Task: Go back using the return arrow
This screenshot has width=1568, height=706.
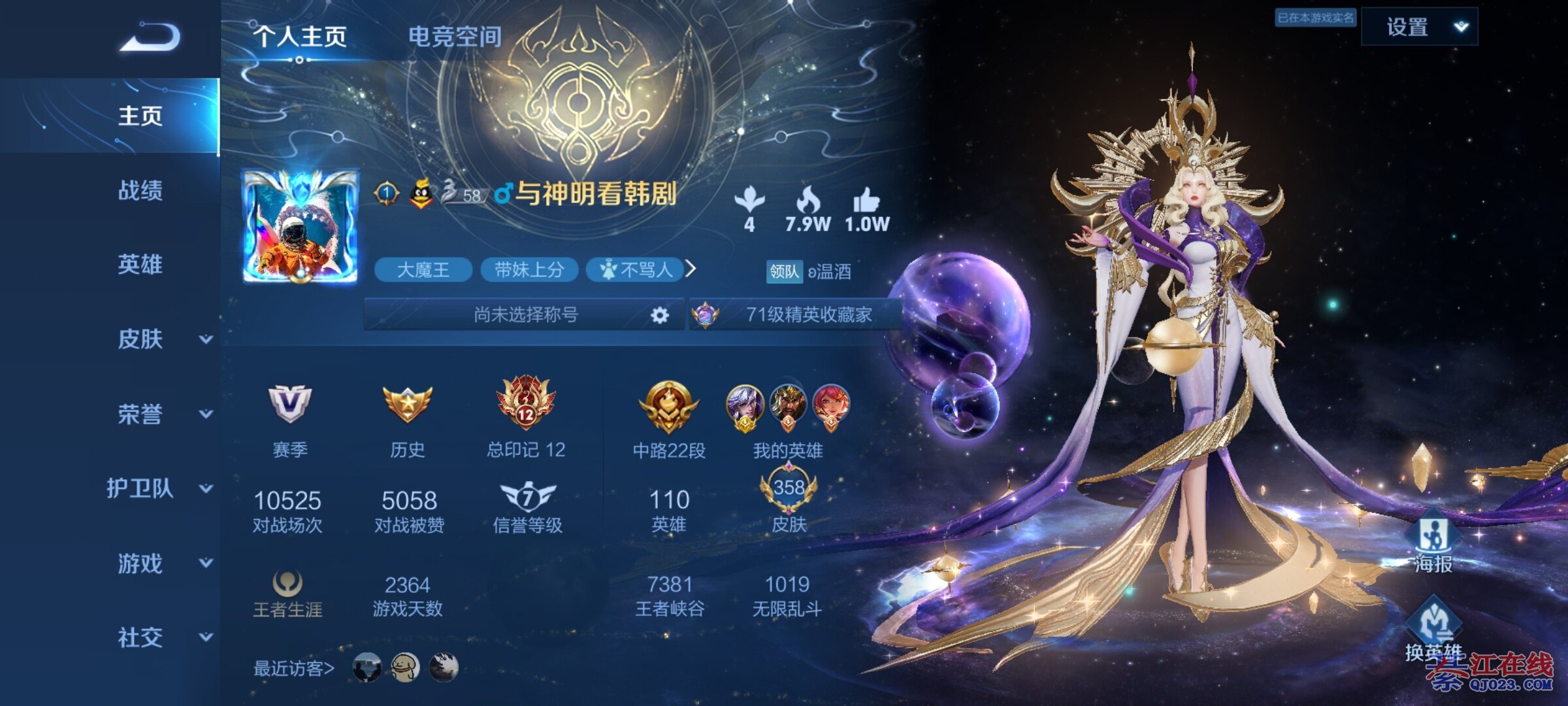Action: 150,37
